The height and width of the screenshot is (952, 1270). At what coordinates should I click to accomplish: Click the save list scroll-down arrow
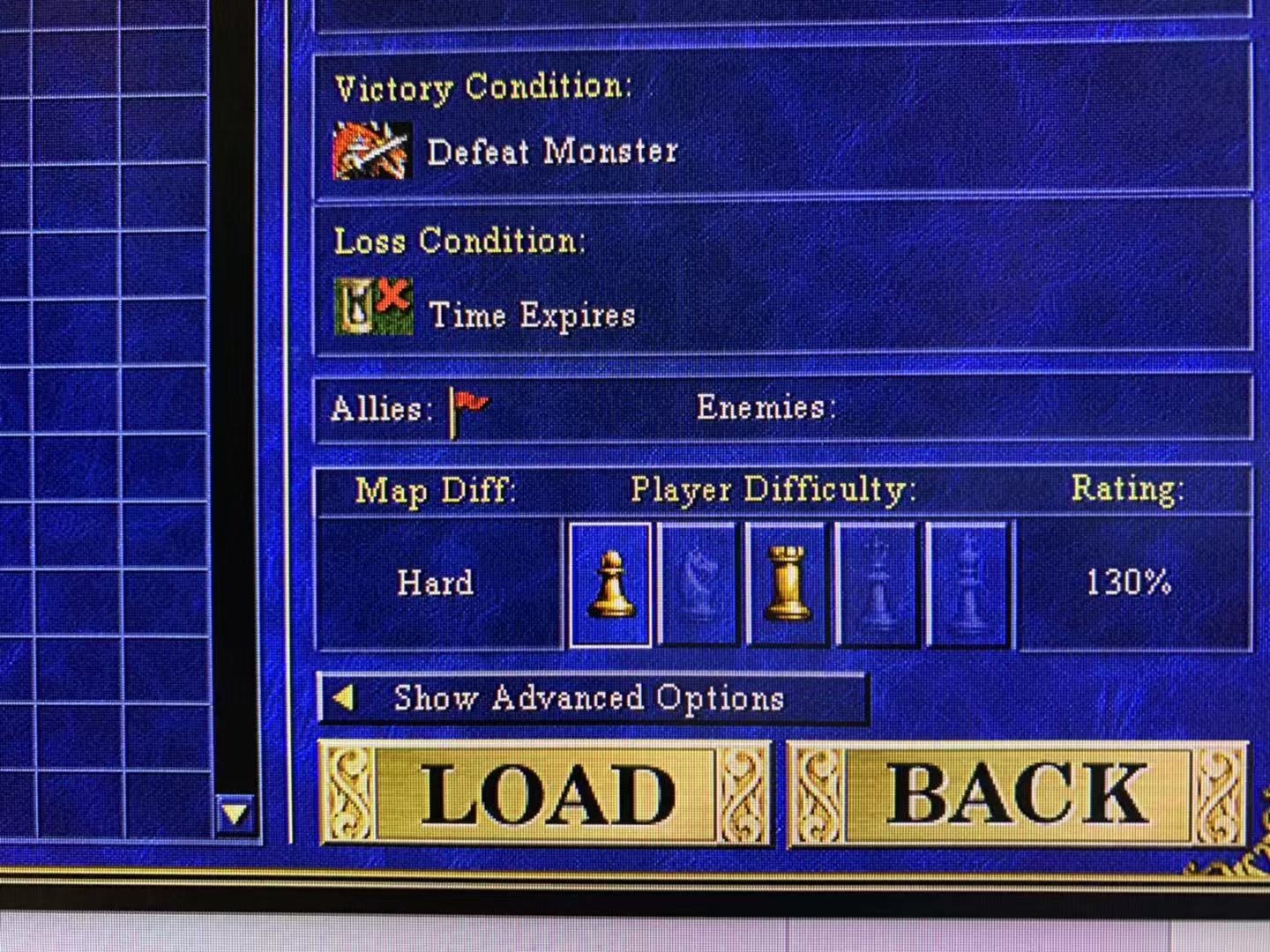[235, 814]
